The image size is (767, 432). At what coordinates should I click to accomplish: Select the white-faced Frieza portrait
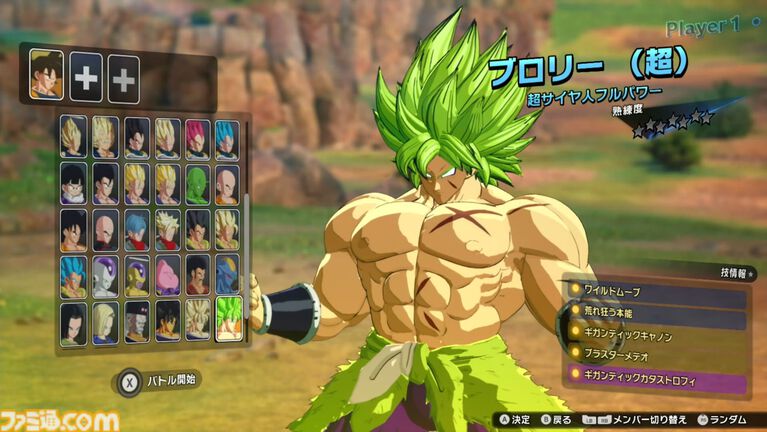(x=105, y=275)
